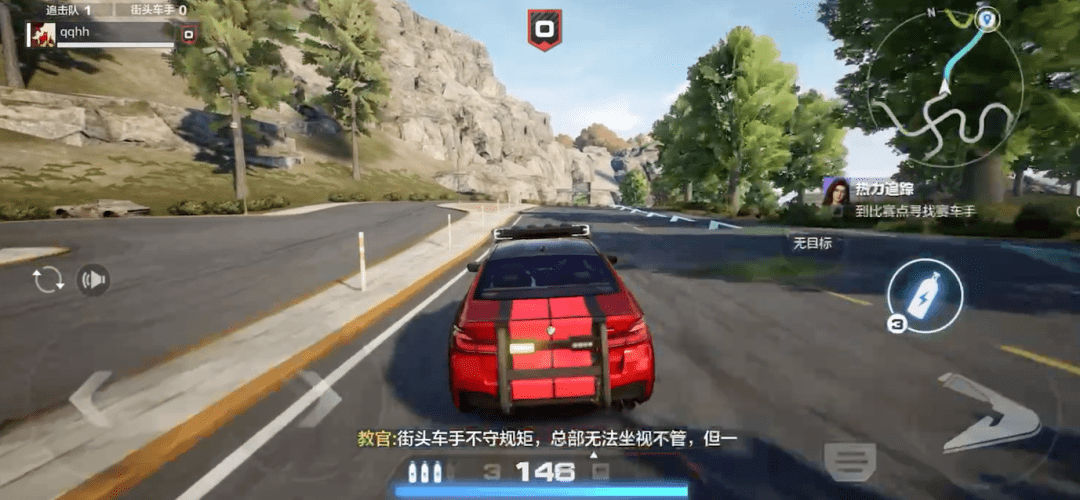Activate the nitro bottle boost
Image resolution: width=1080 pixels, height=500 pixels.
coord(925,295)
